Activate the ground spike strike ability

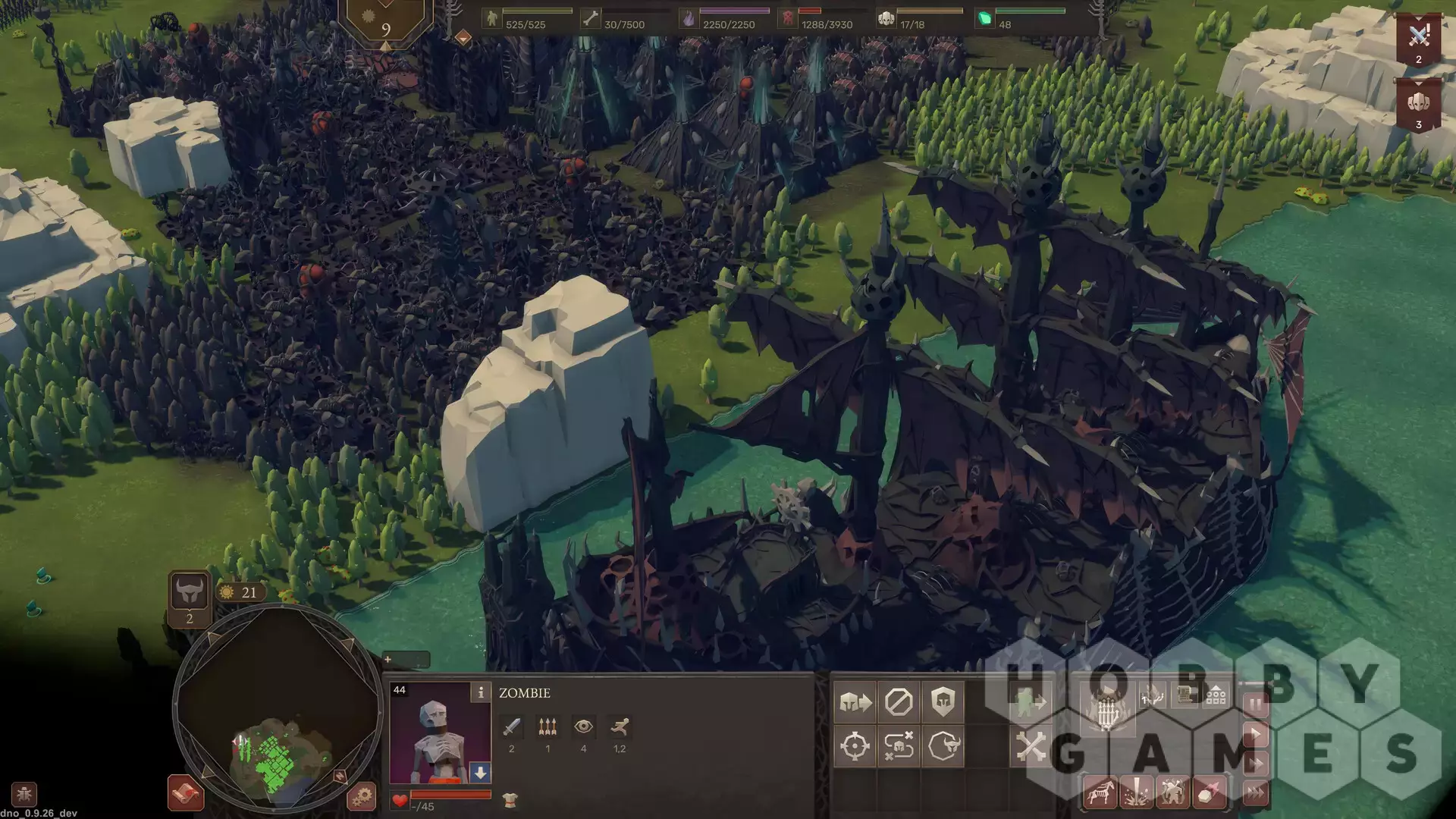tap(1137, 794)
